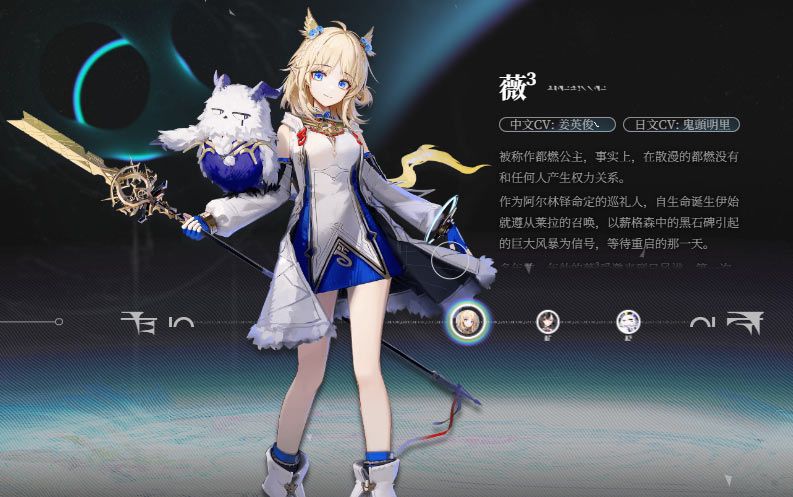This screenshot has width=793, height=497.
Task: Choose the dark-haired character portrait
Action: coord(548,321)
